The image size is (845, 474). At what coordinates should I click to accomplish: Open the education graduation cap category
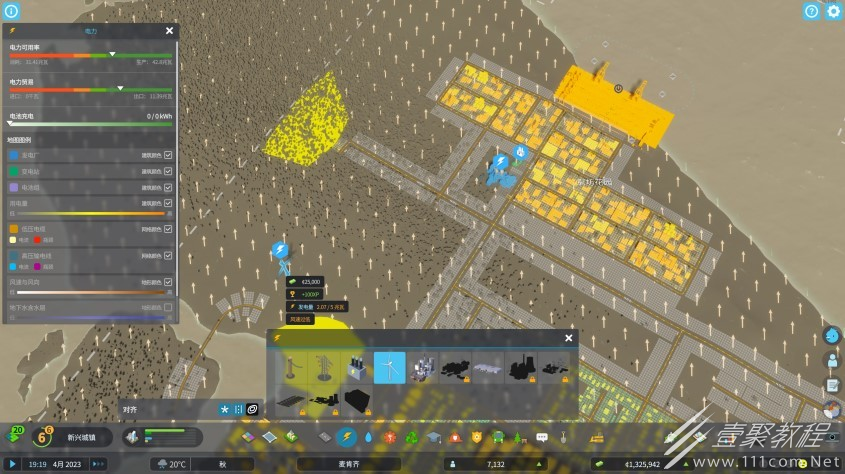pos(433,437)
